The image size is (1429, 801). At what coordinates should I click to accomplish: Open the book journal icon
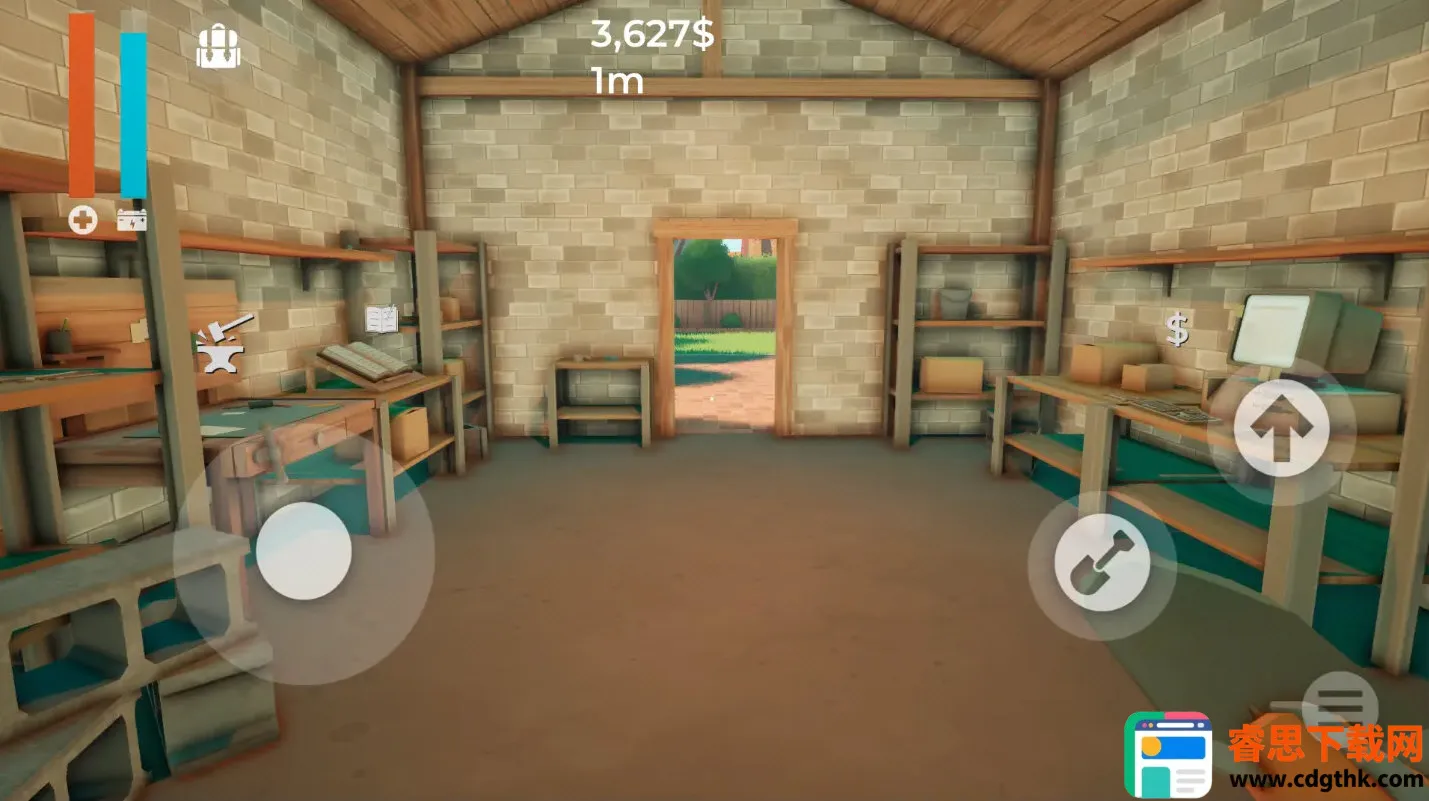pos(381,319)
